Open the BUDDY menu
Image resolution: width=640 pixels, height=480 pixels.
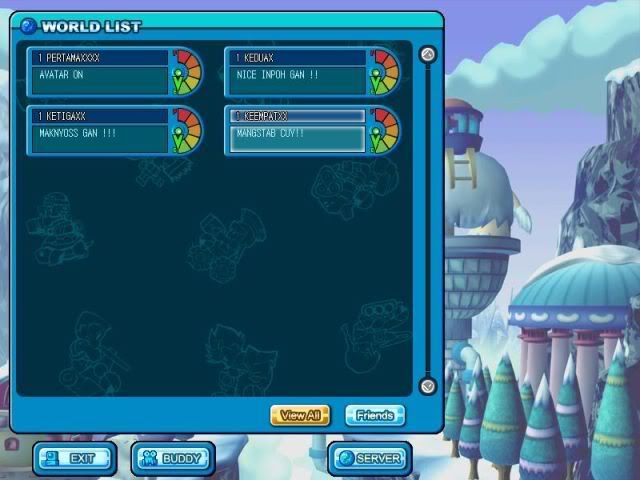tap(173, 459)
